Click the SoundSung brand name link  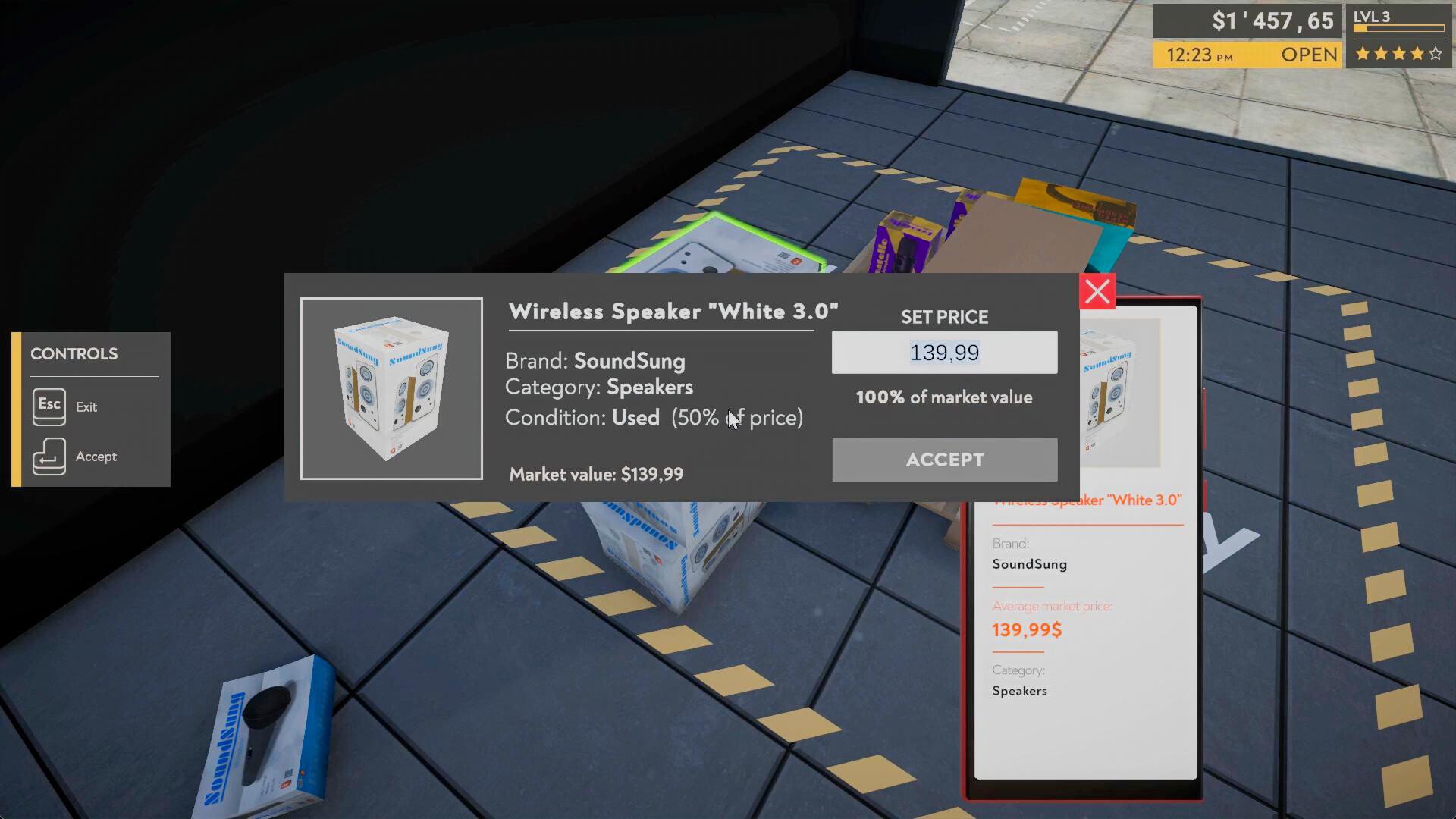630,362
